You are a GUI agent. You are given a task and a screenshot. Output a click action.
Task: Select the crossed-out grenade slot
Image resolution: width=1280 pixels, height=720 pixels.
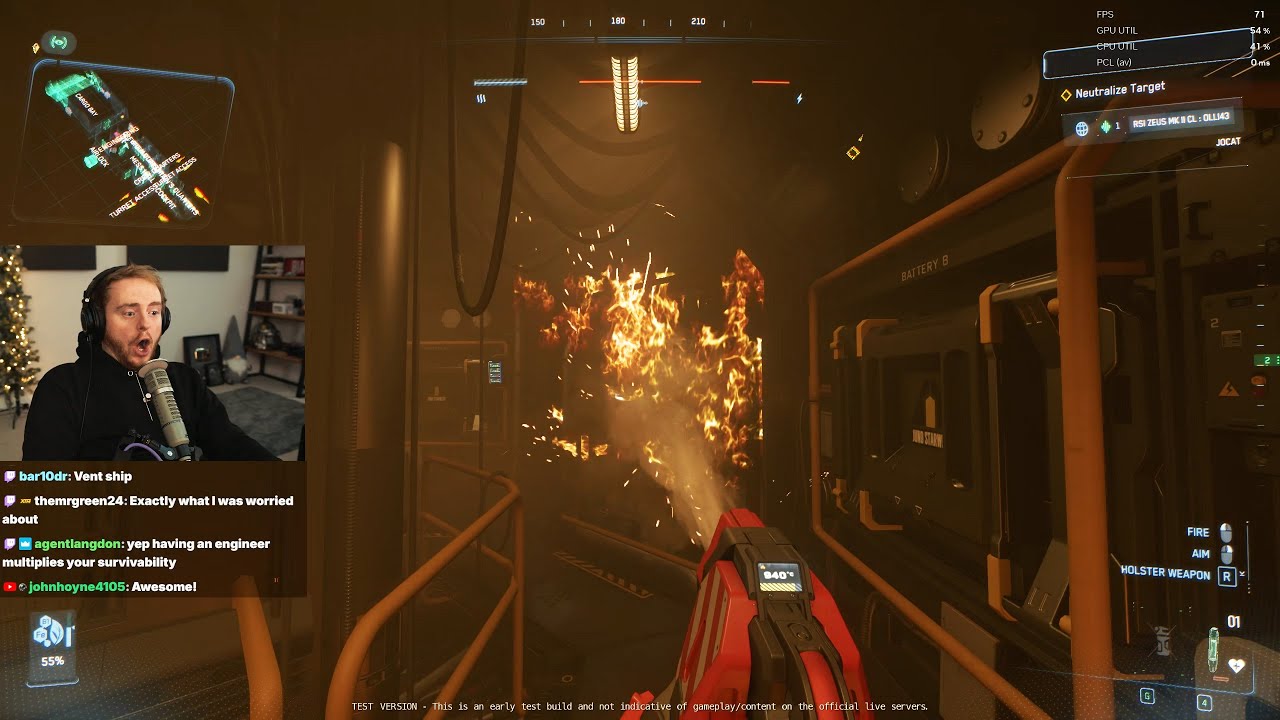1163,639
